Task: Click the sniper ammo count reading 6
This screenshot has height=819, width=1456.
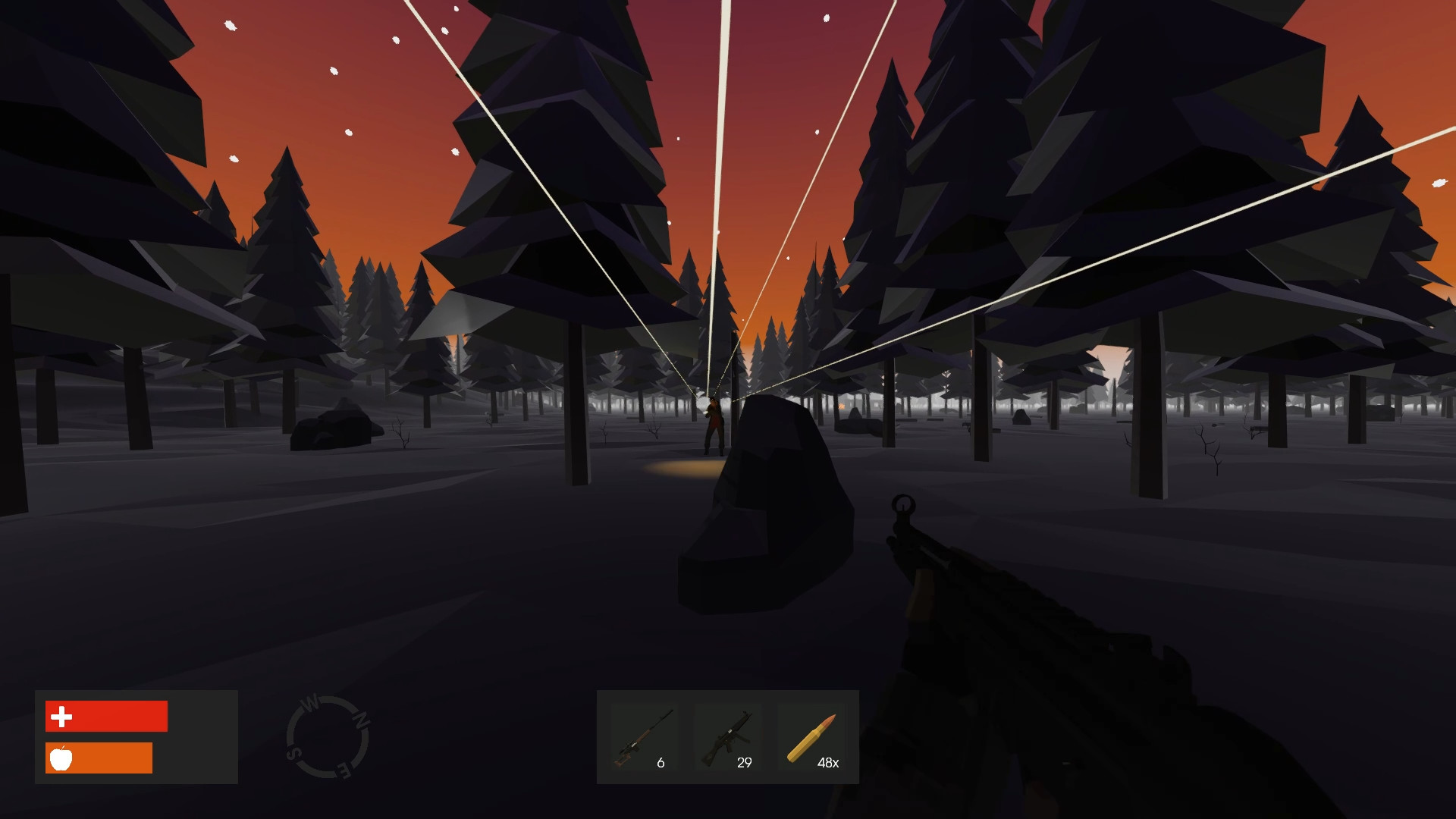Action: pyautogui.click(x=661, y=762)
